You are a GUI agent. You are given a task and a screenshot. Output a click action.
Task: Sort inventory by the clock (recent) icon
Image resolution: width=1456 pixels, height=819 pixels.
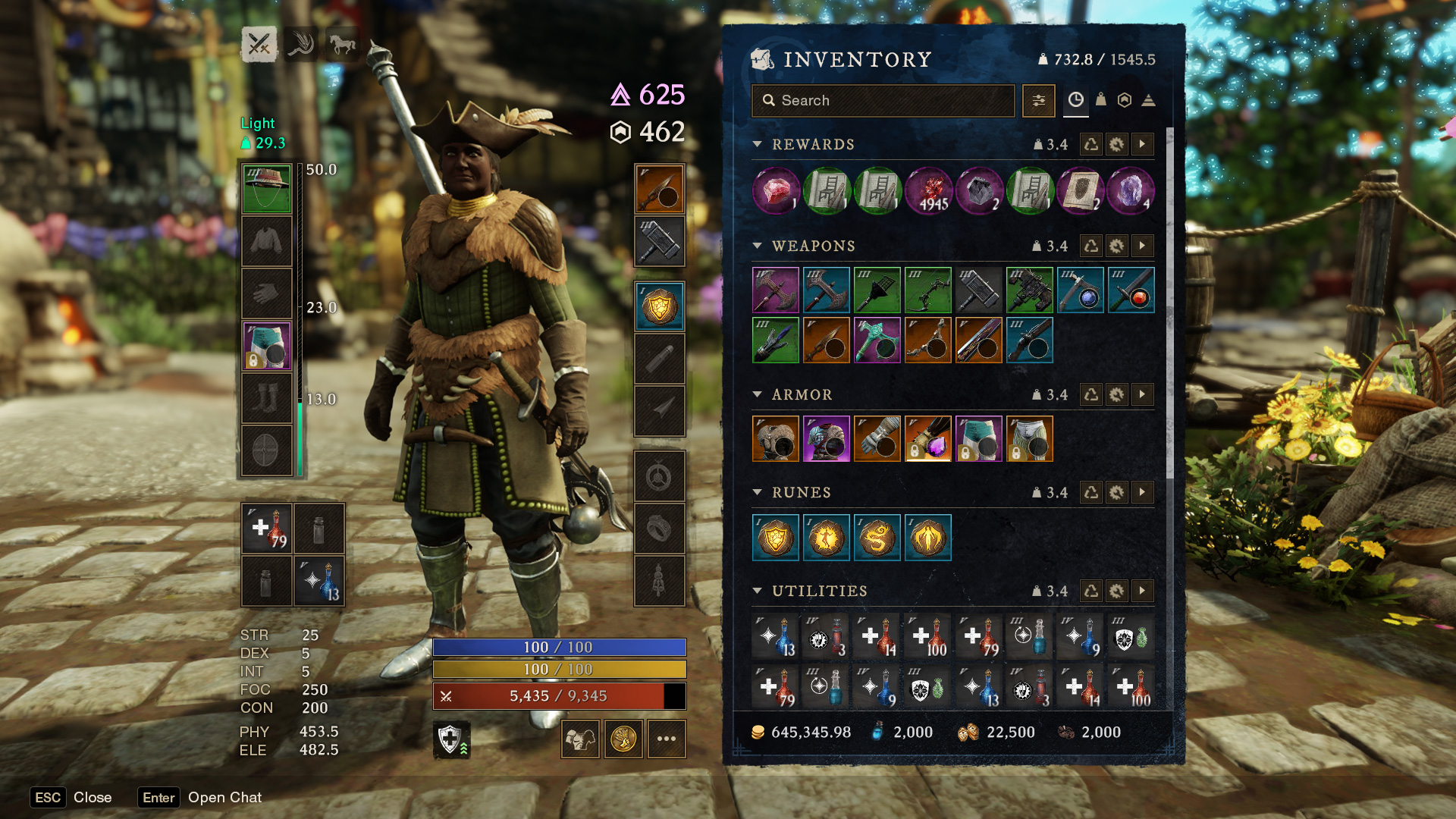point(1075,99)
